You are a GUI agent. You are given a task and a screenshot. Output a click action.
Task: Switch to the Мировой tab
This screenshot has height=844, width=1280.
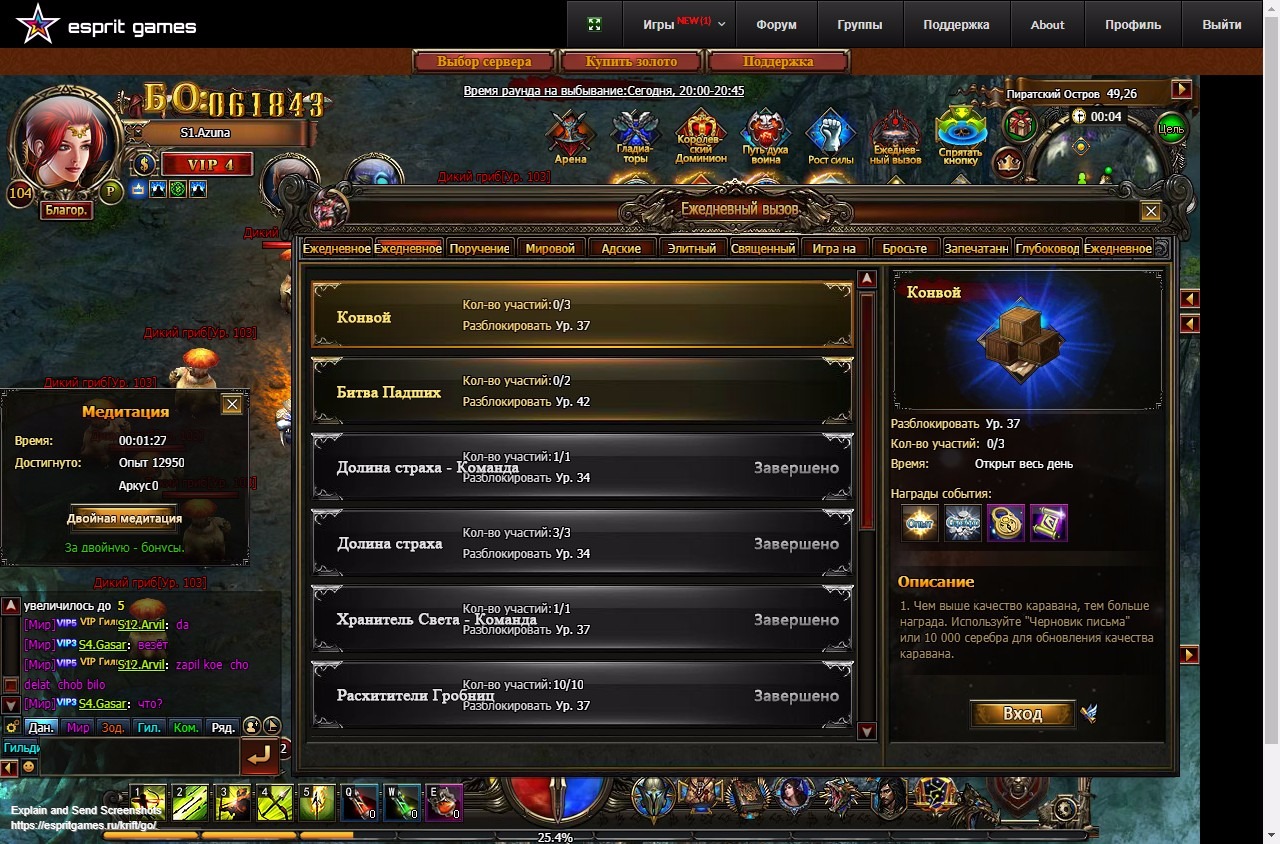(550, 248)
